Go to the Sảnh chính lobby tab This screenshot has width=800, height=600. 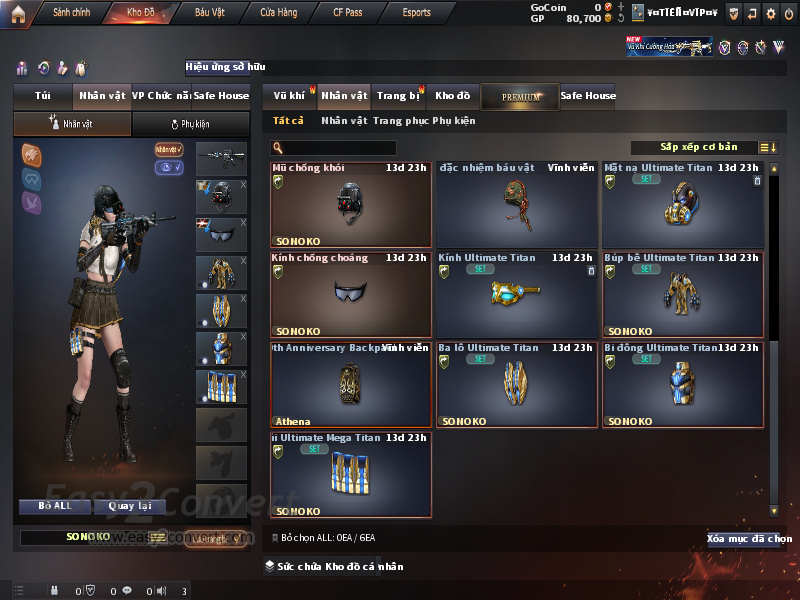point(72,13)
